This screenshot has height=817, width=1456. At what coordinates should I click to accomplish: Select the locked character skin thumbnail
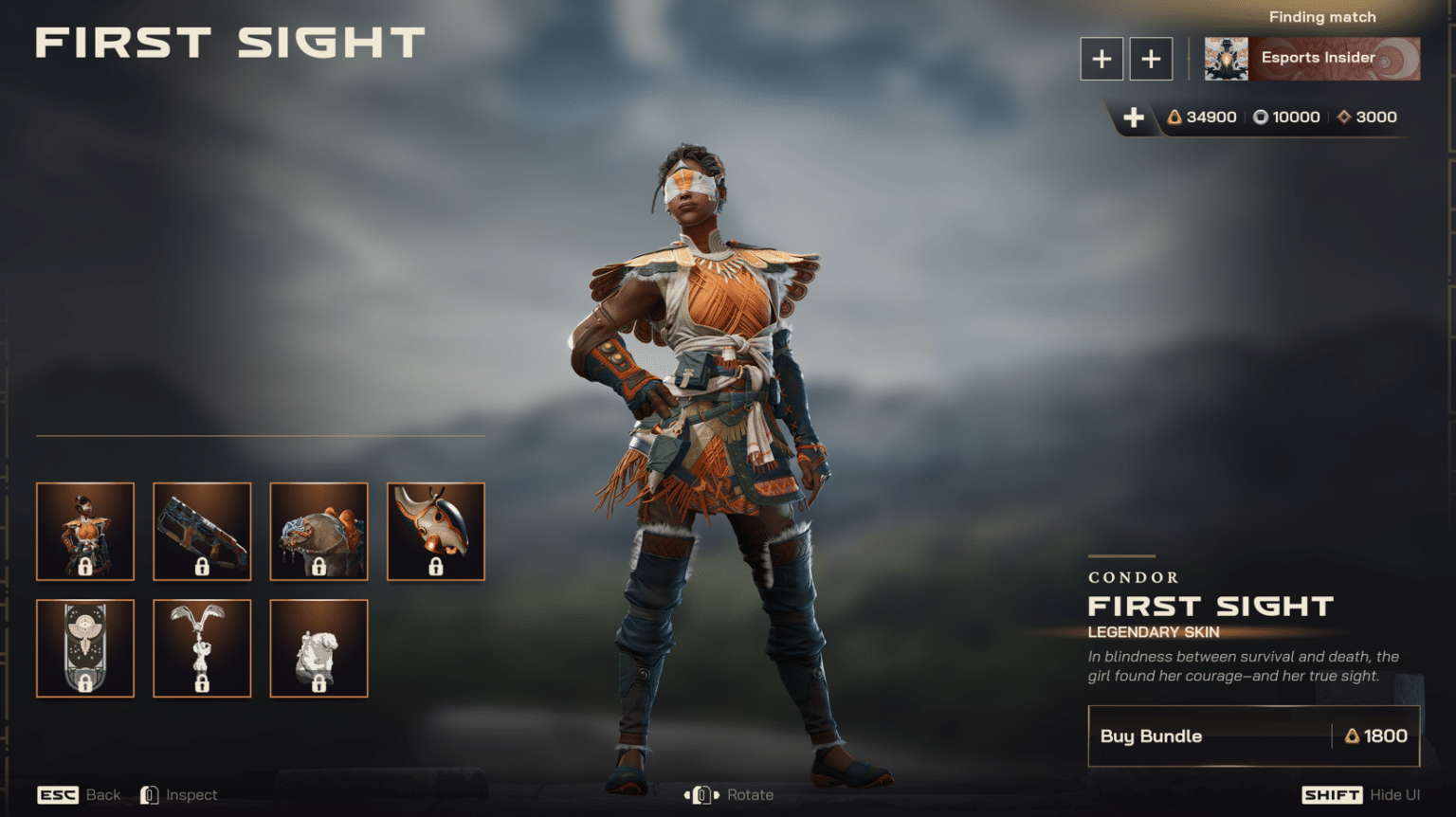[85, 532]
